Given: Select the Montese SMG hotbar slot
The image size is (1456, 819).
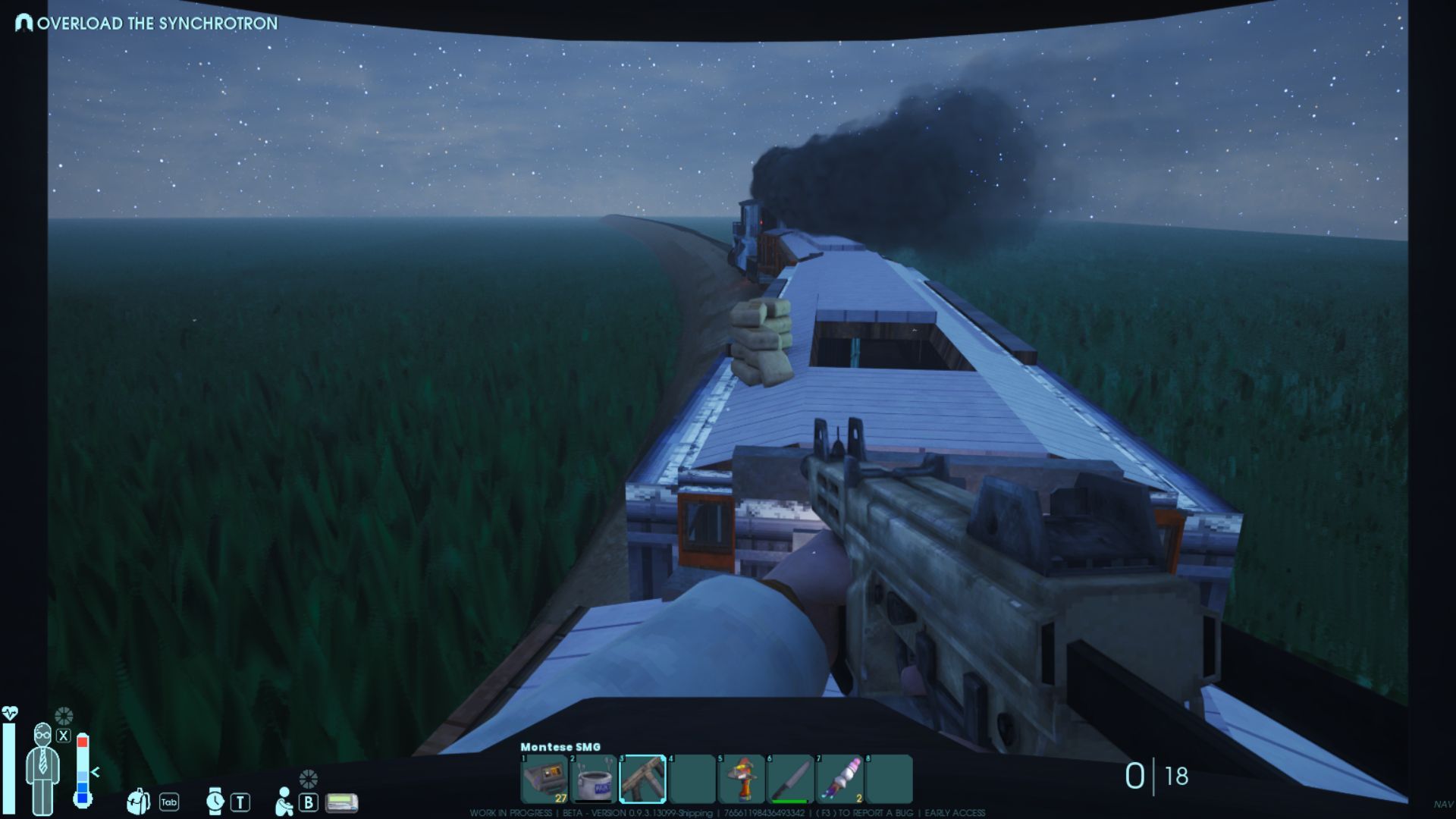Looking at the screenshot, I should point(643,779).
